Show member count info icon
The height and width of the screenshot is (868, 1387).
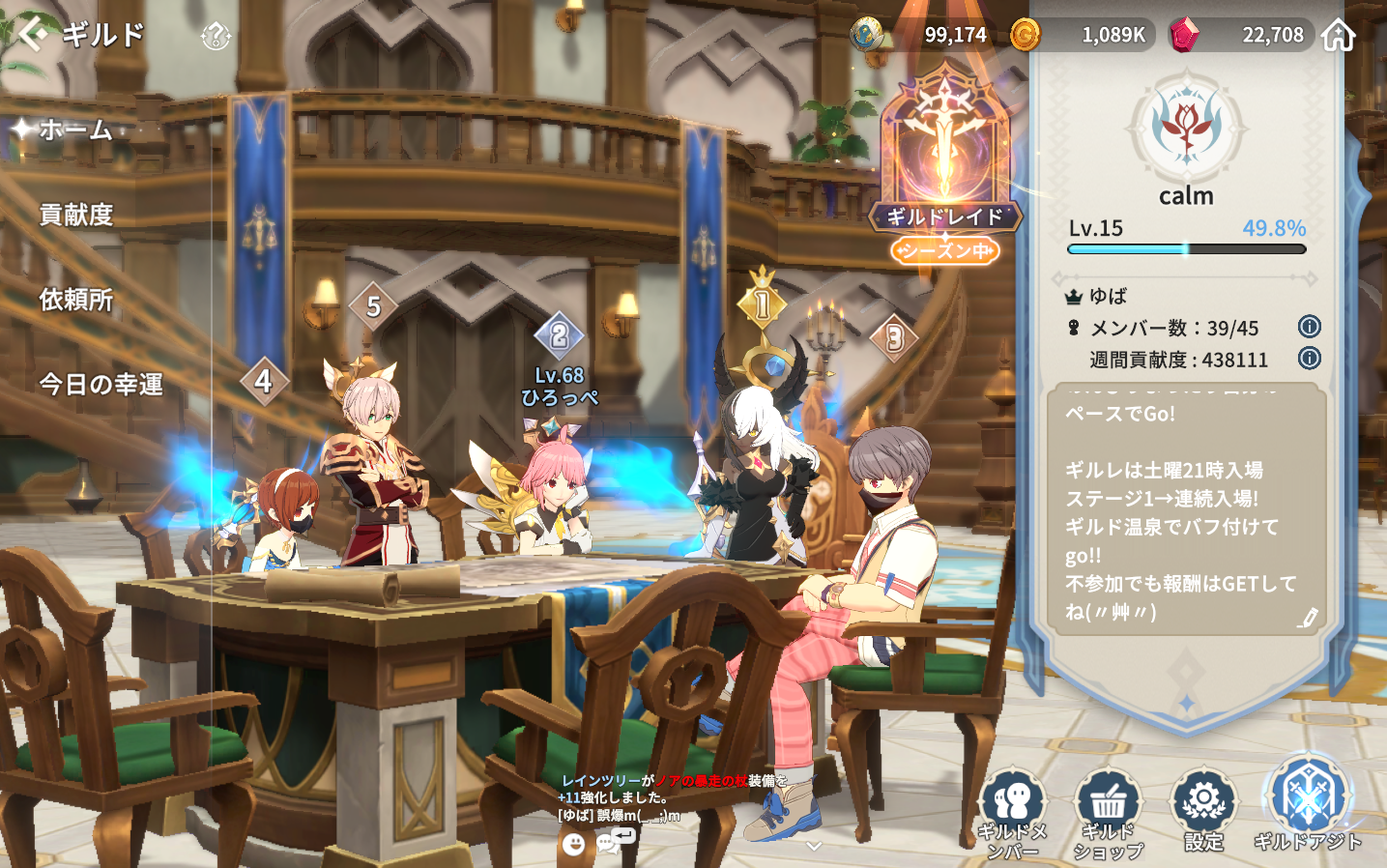point(1309,327)
